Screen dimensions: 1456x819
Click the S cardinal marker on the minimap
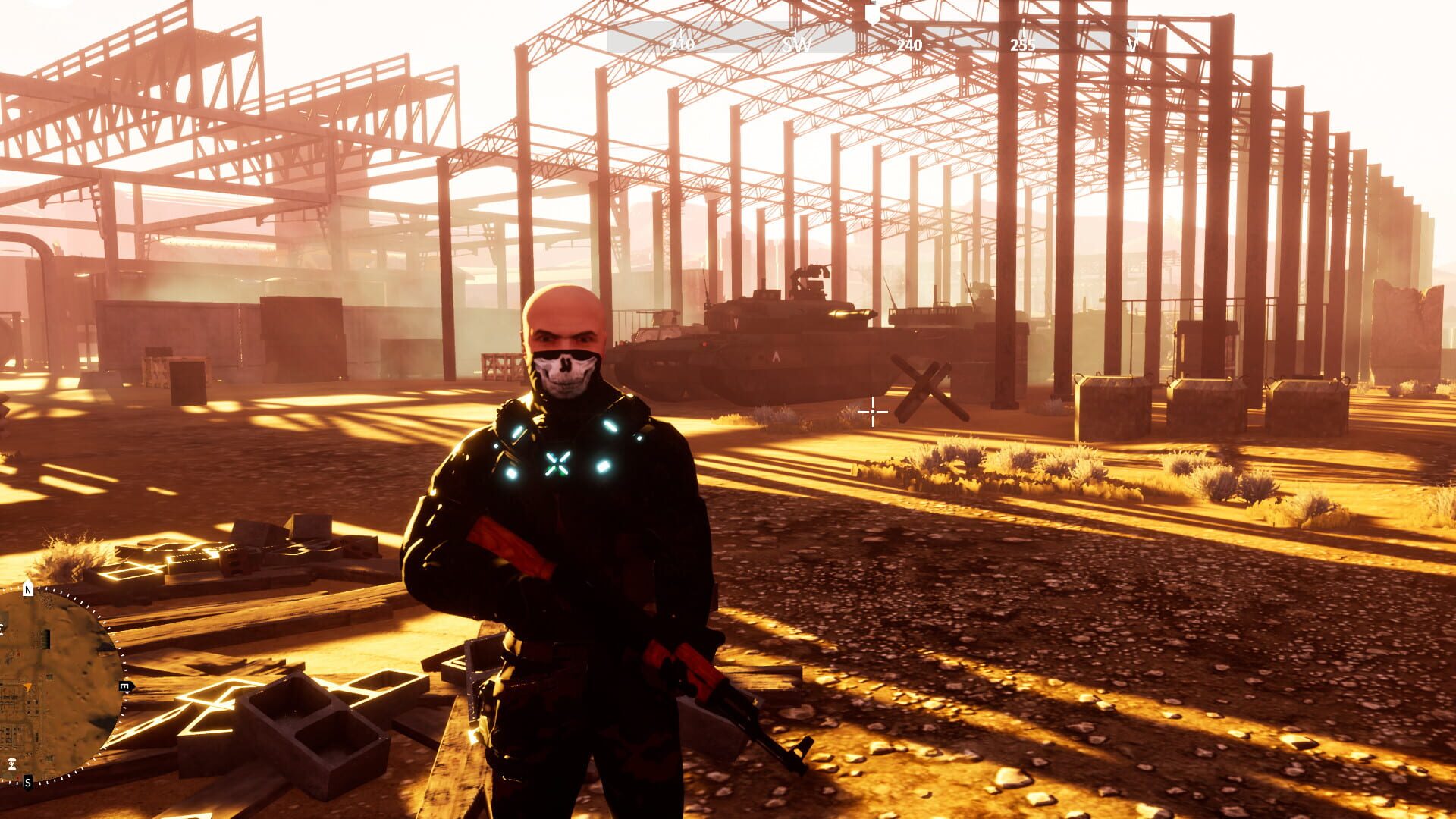click(x=27, y=783)
